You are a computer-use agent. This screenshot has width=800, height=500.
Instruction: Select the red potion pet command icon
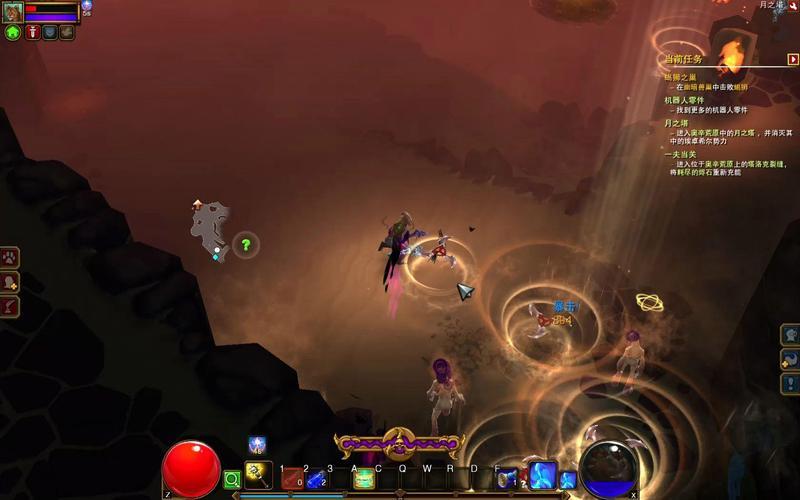point(33,32)
